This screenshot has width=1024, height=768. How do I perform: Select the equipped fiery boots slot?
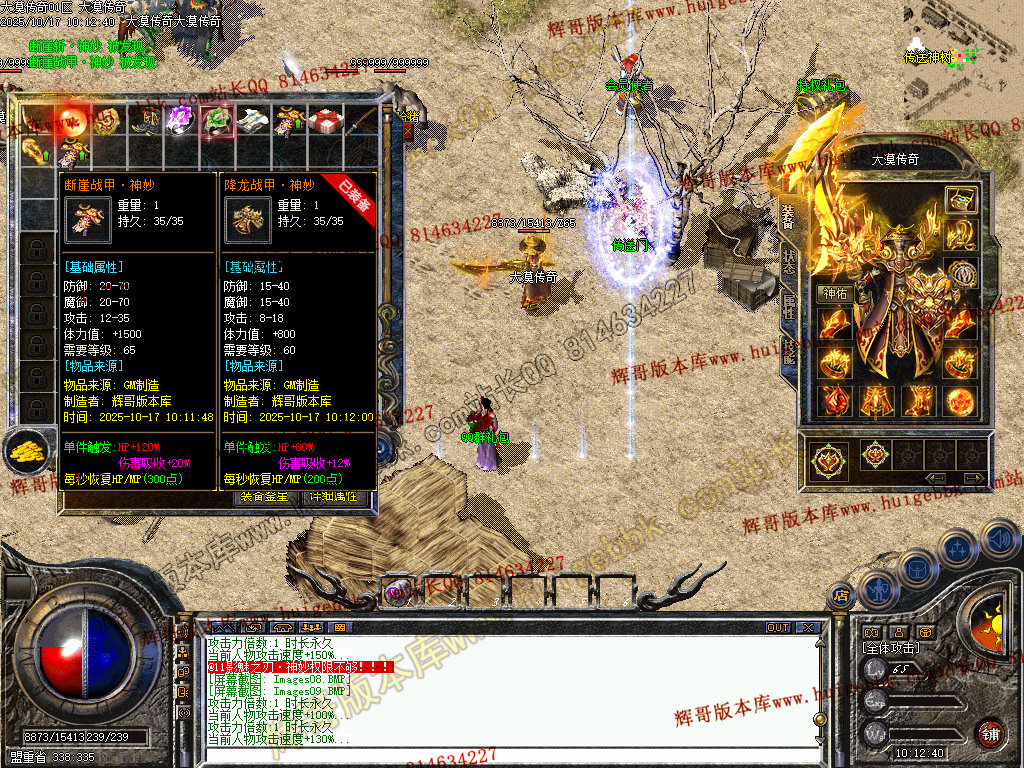(x=918, y=400)
